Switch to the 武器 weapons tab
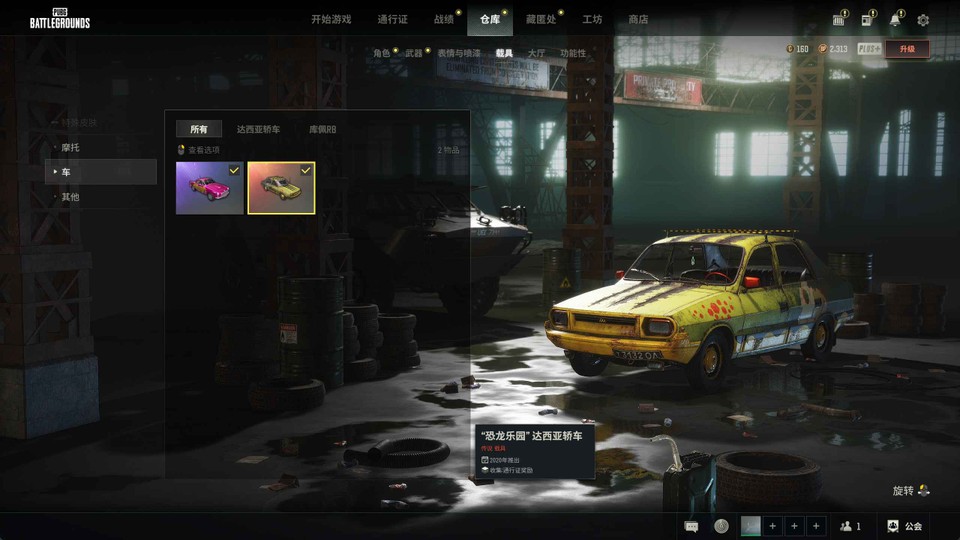This screenshot has width=960, height=540. (x=413, y=53)
